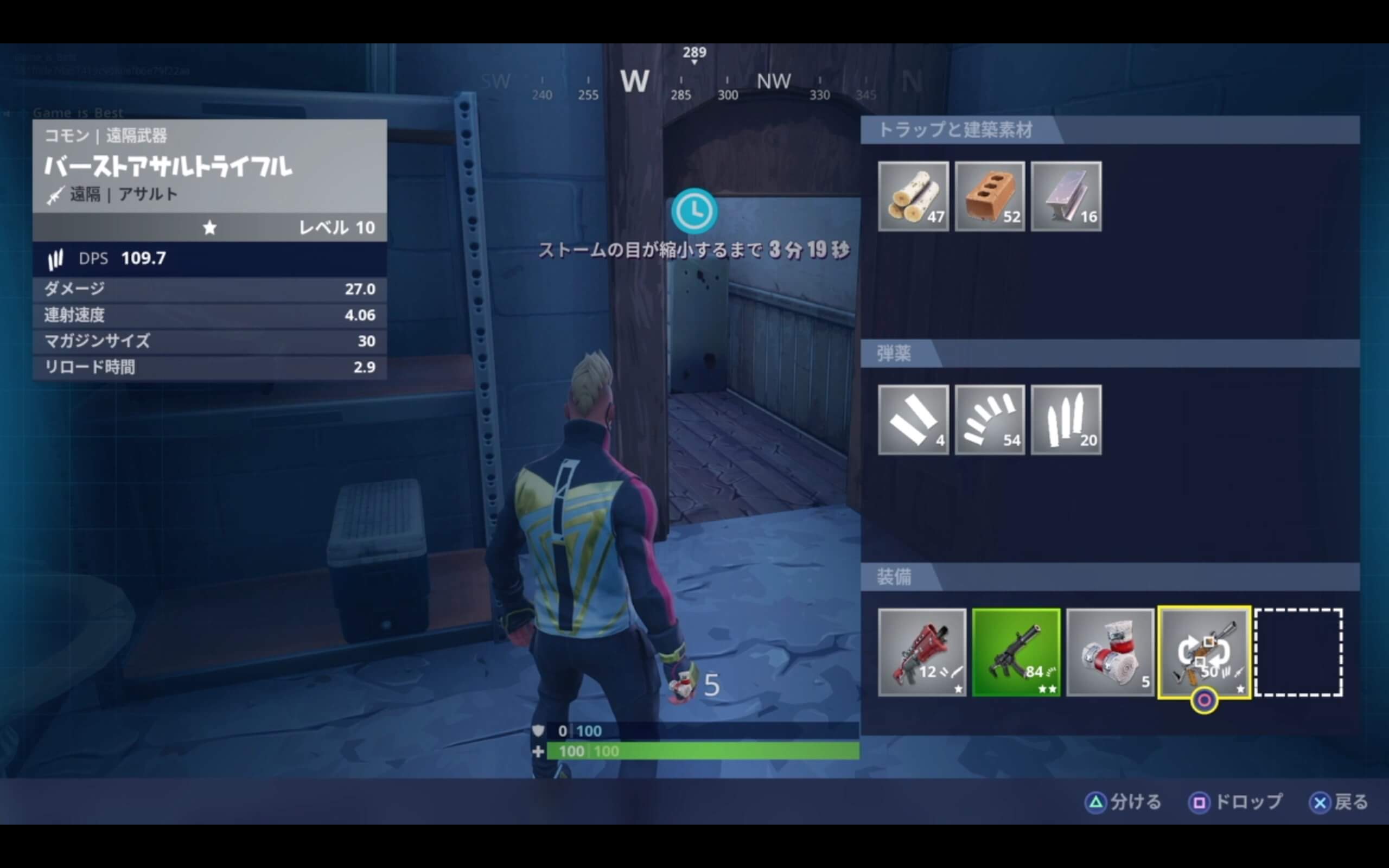This screenshot has height=868, width=1389.
Task: Choose the ammo slot holding 54 rounds
Action: click(x=990, y=420)
